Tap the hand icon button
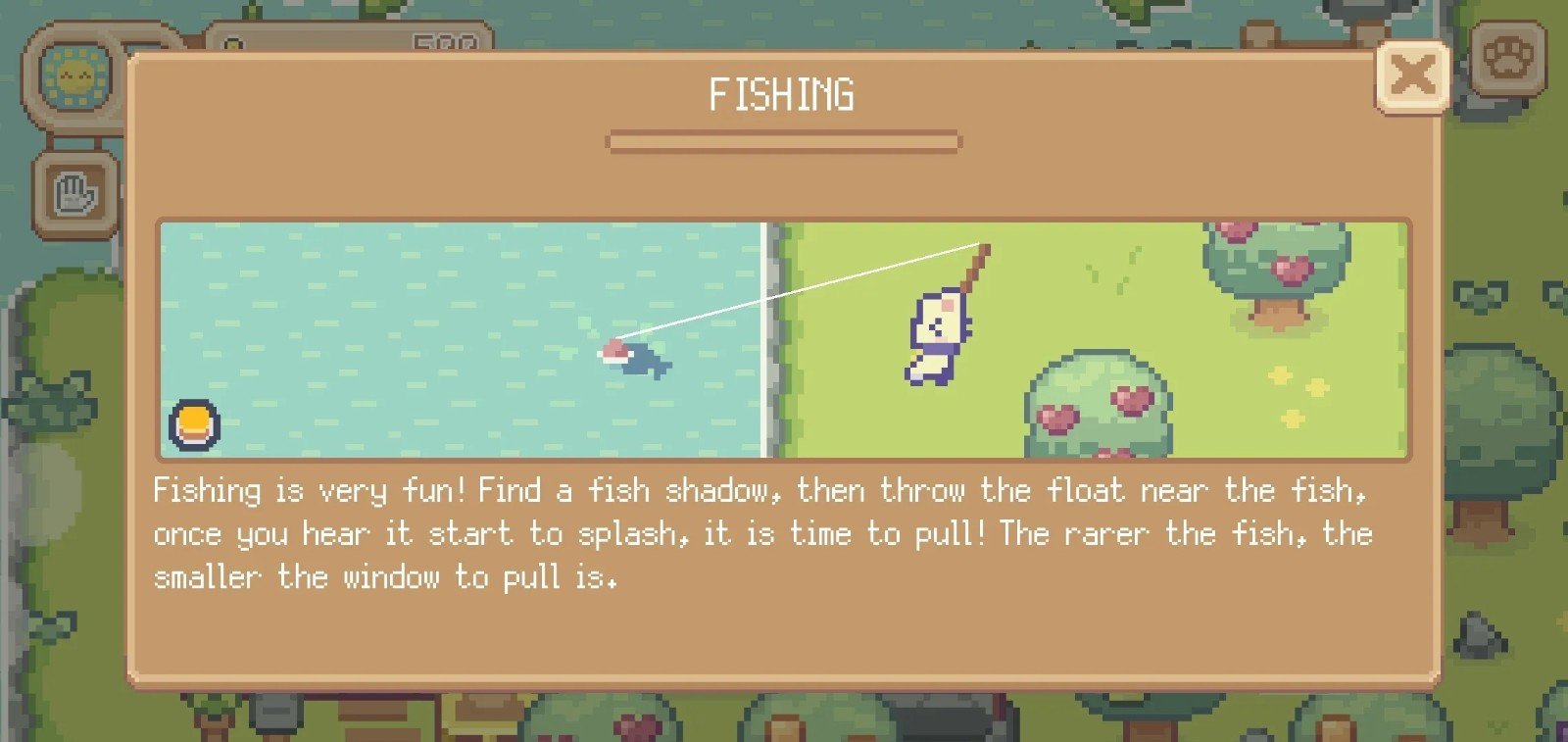1568x742 pixels. click(74, 195)
